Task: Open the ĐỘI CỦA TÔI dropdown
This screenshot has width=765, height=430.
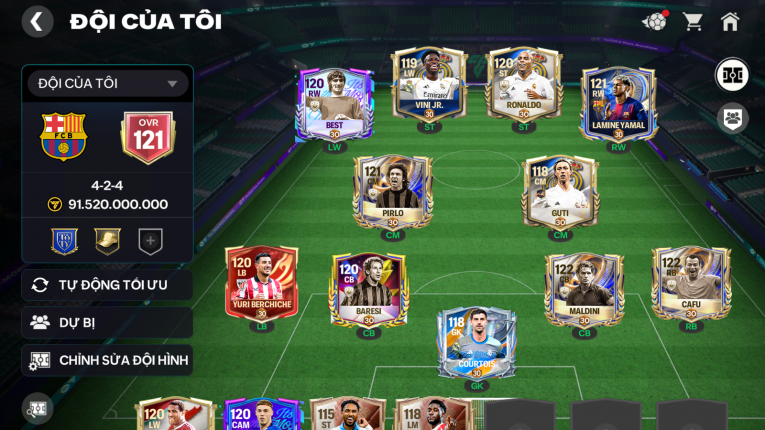Action: coord(107,84)
